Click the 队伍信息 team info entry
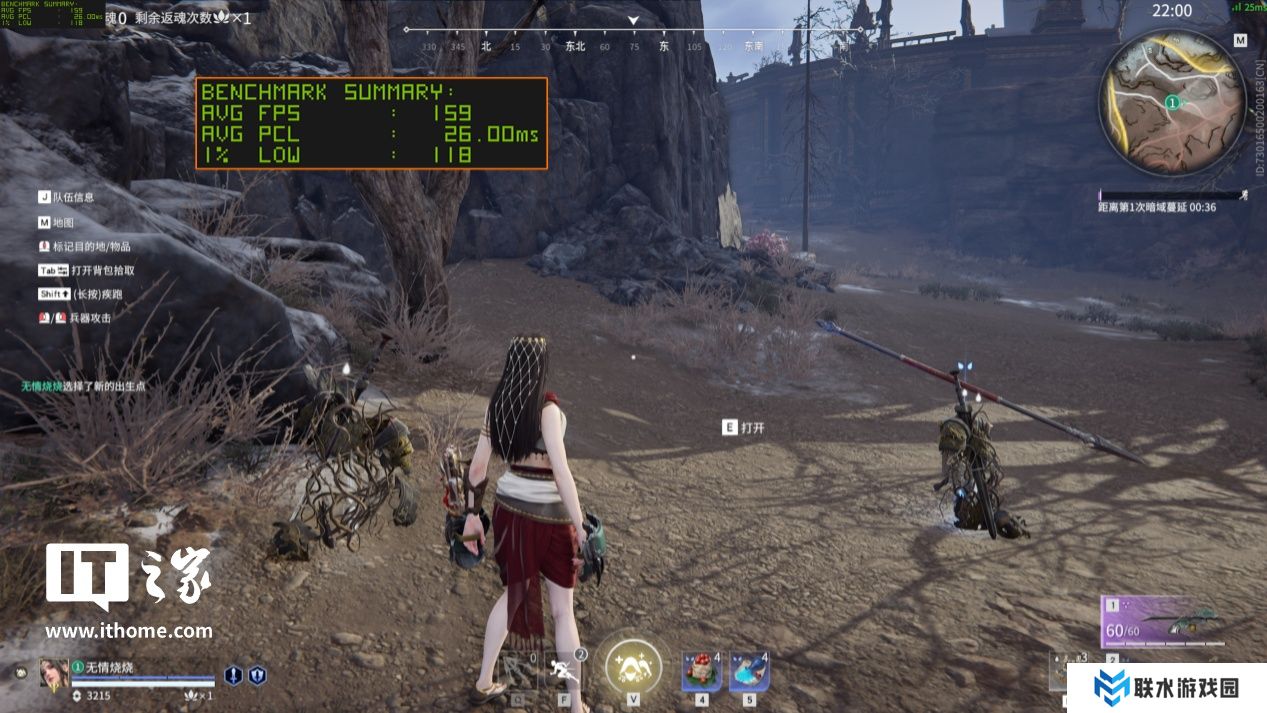This screenshot has height=713, width=1267. click(72, 198)
